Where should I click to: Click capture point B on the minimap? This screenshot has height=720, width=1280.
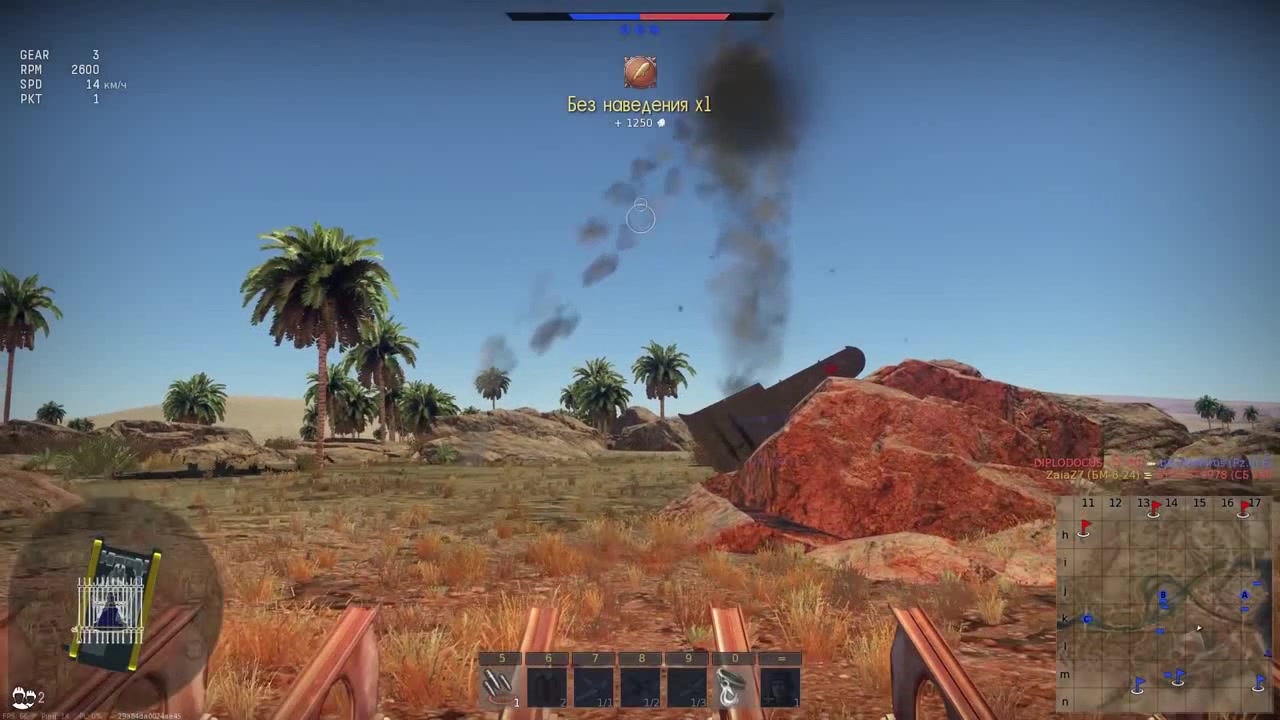pos(1163,594)
